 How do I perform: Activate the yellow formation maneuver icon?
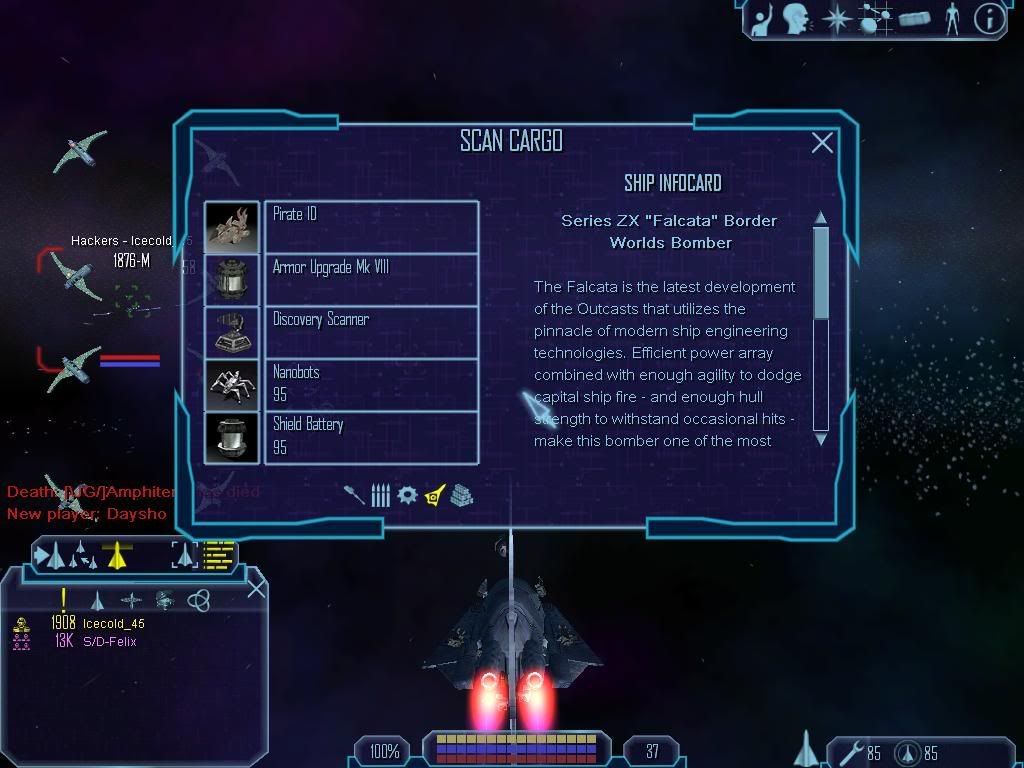118,555
